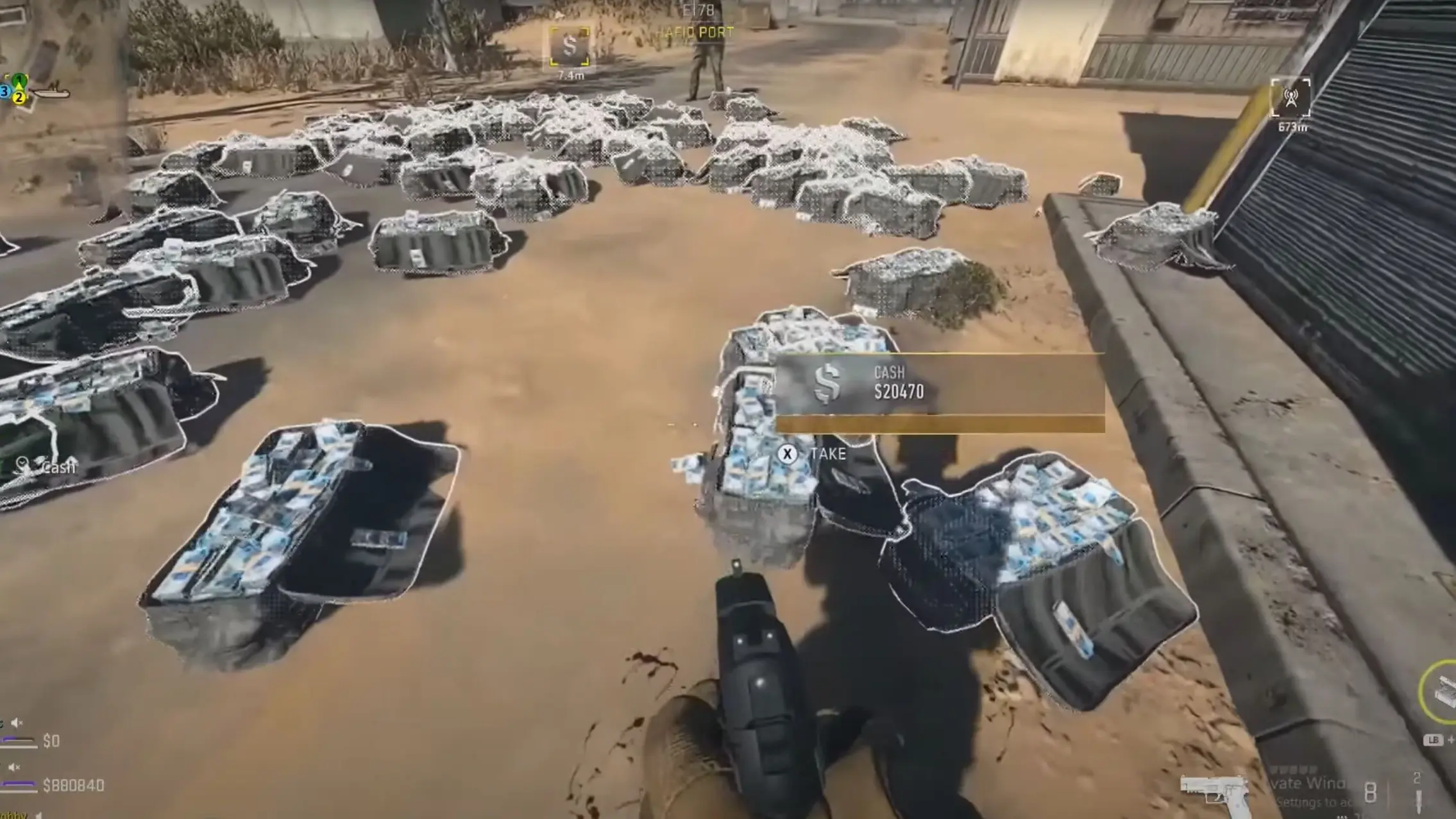
Task: Click the HAFID PORT location label
Action: click(x=694, y=31)
